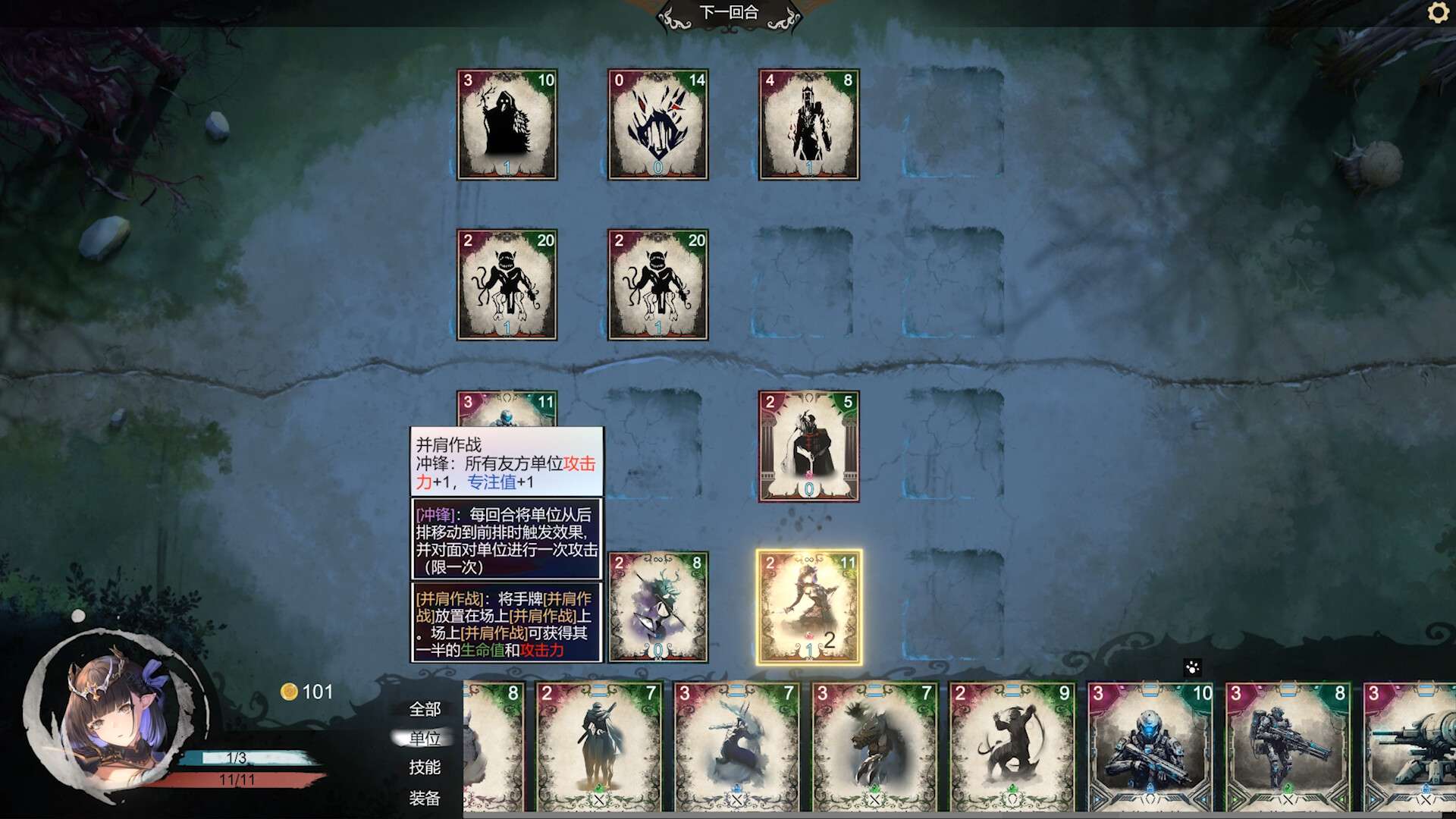This screenshot has height=819, width=1456.
Task: Select the highlighted 并肩作战 warrior card on board
Action: point(808,607)
